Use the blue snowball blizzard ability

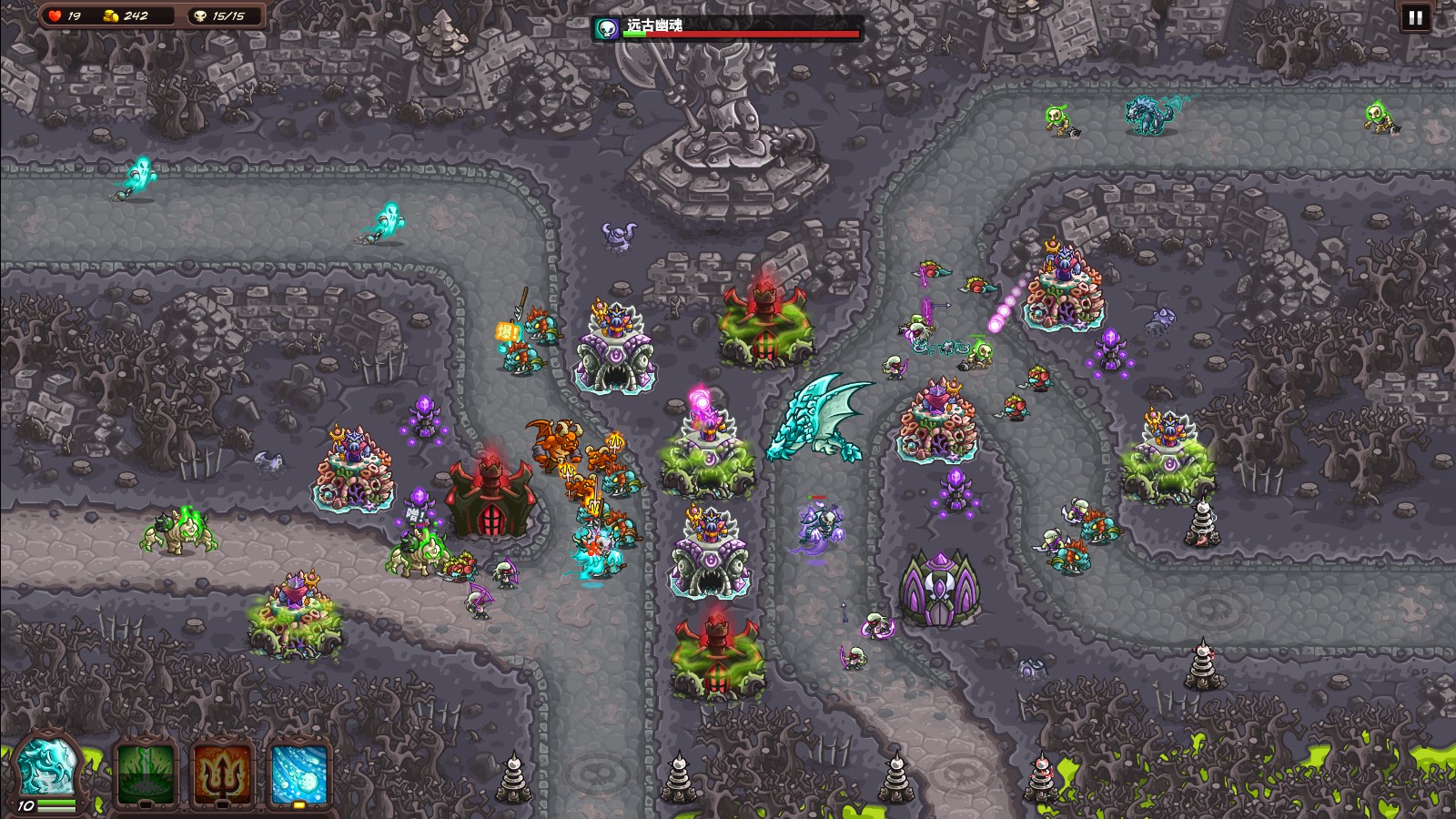[299, 773]
